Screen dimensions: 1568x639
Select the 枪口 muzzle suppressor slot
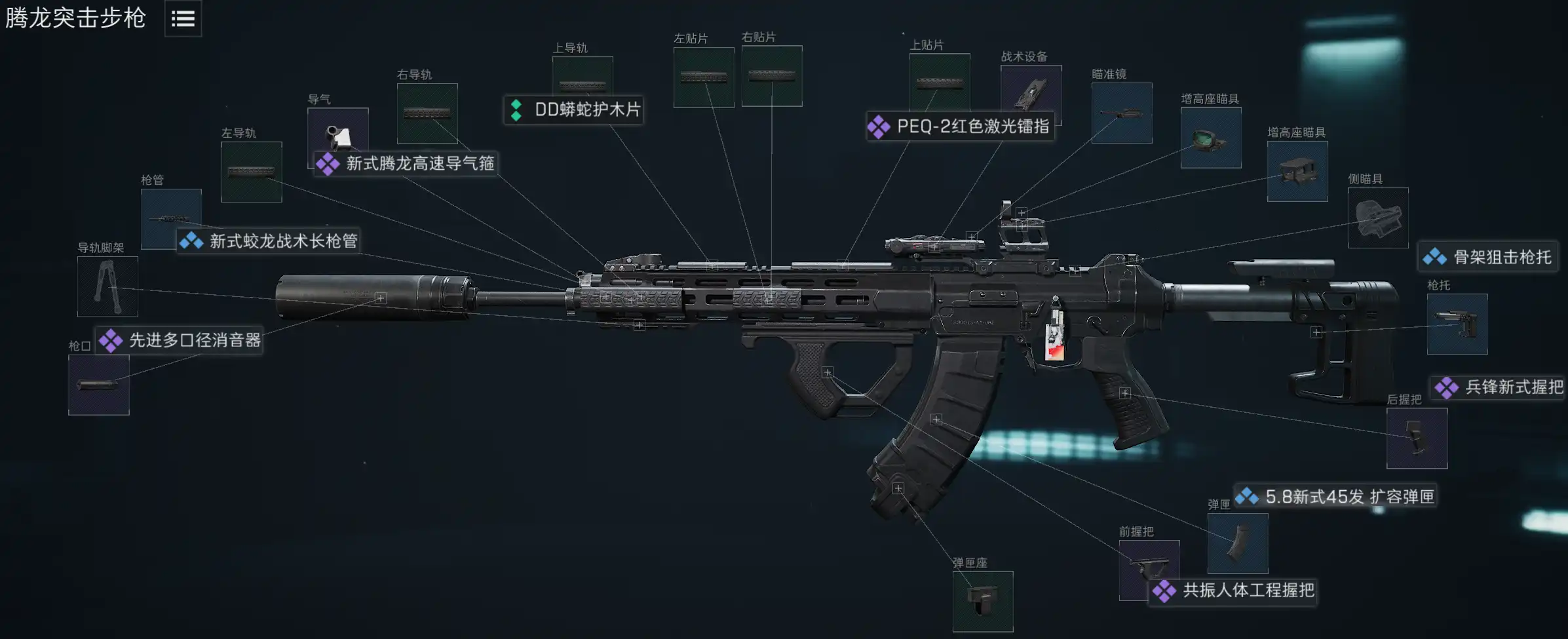click(x=99, y=385)
